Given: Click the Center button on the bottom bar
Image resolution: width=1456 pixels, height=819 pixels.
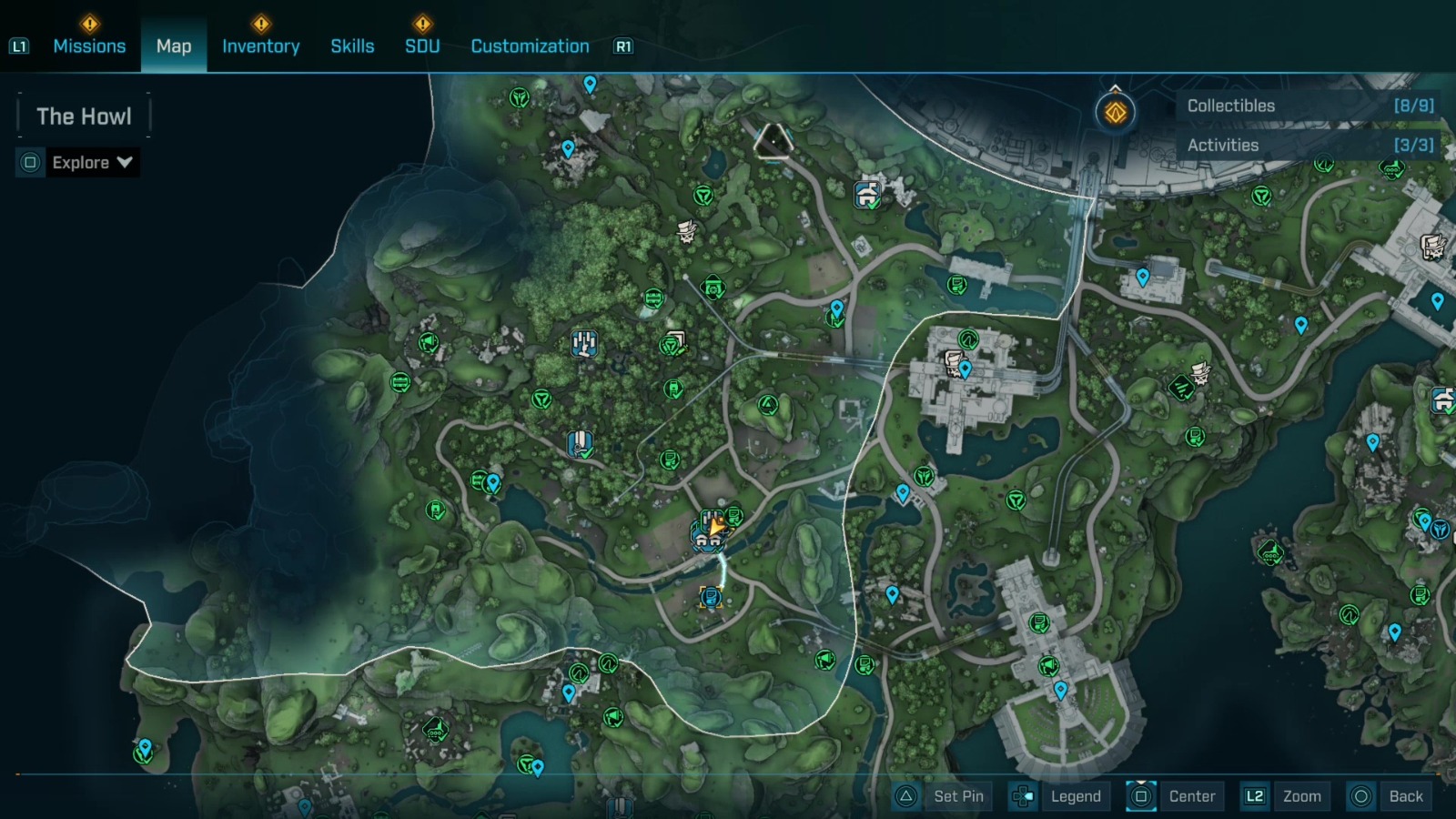Looking at the screenshot, I should [1192, 795].
